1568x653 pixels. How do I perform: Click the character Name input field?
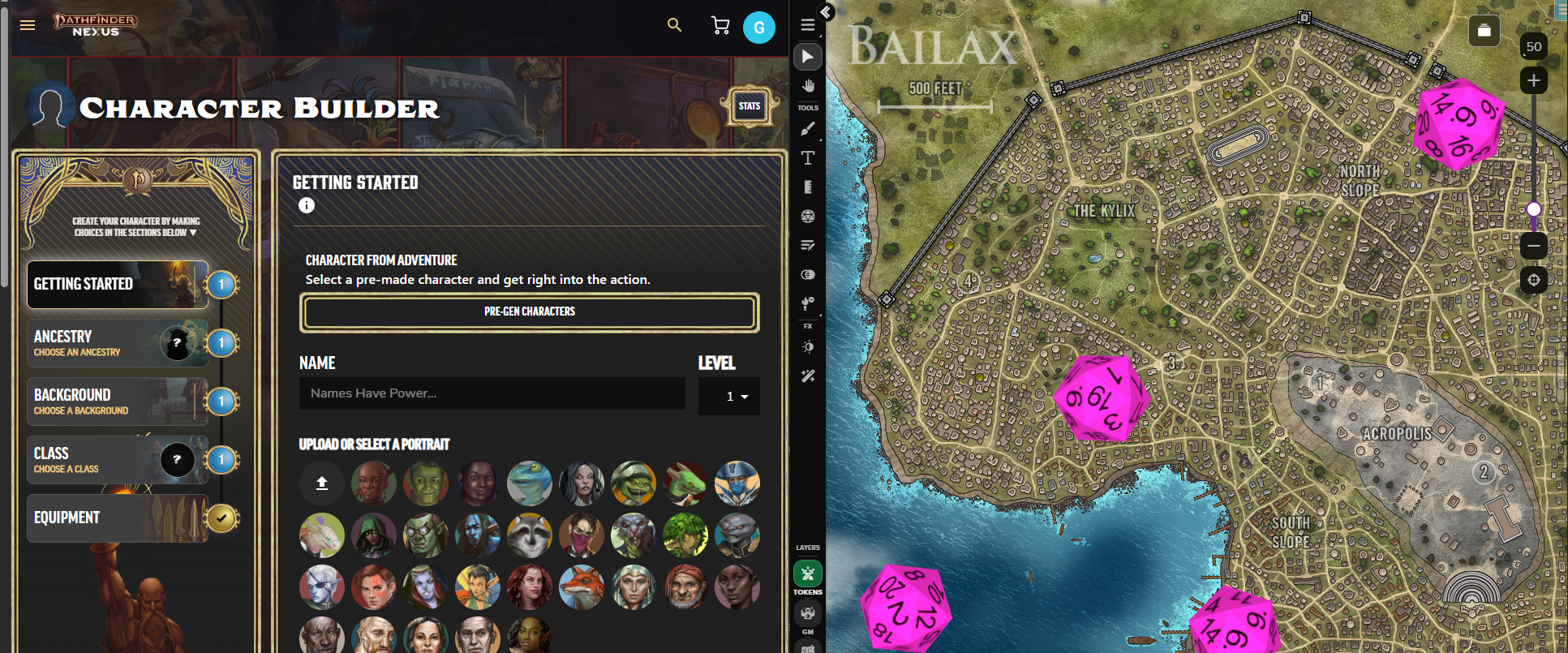pyautogui.click(x=492, y=393)
